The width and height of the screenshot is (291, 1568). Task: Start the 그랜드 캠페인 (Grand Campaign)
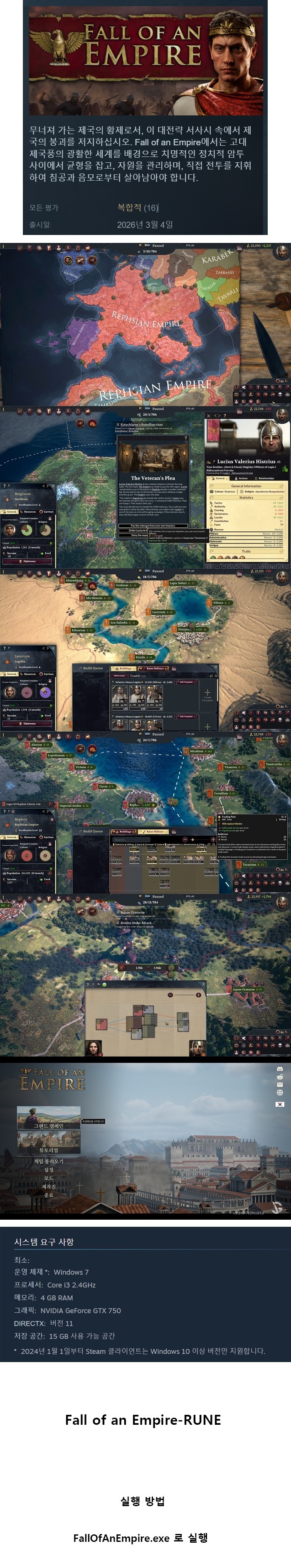click(x=48, y=1125)
